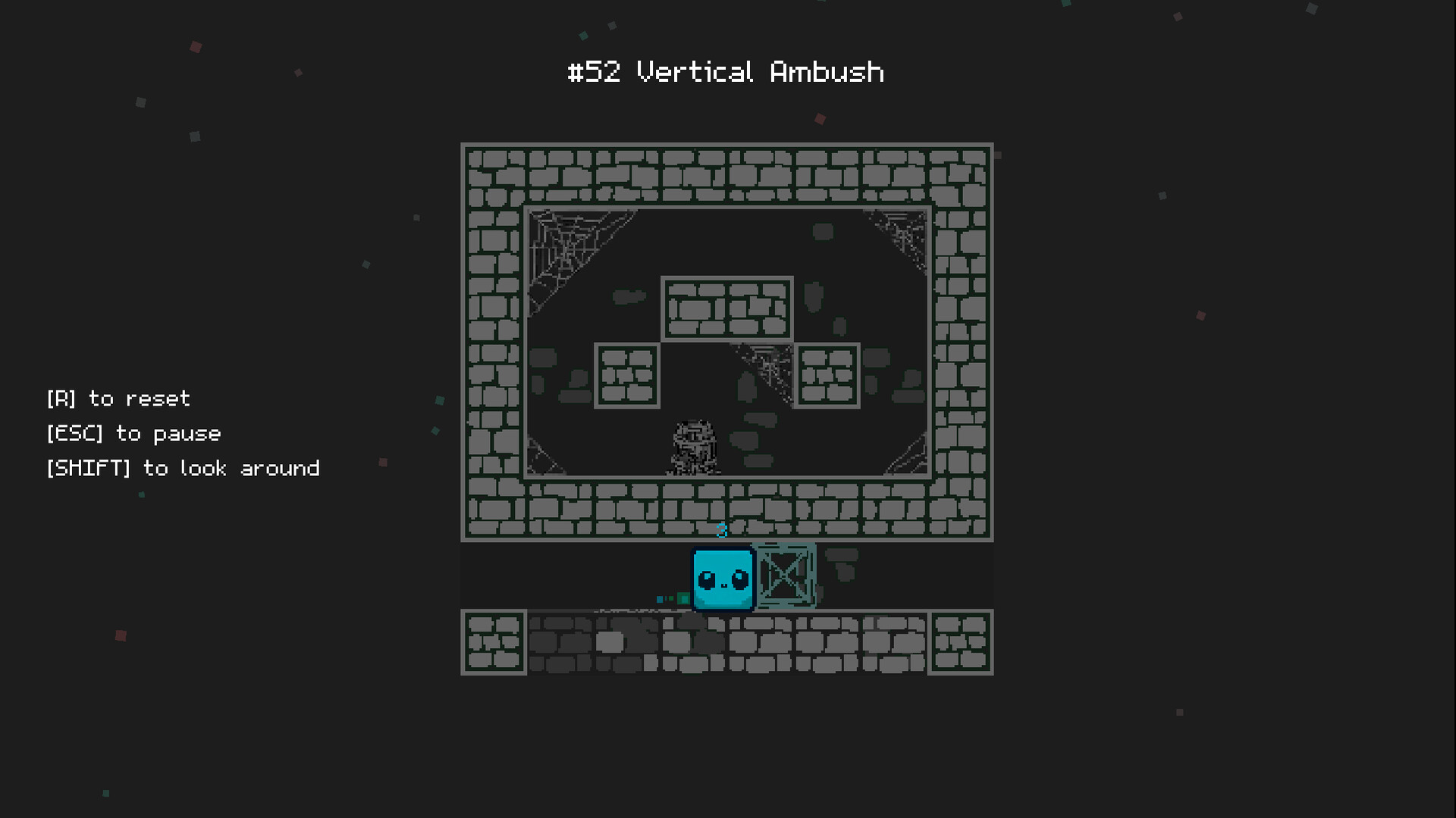Click the stone barrel inside the dungeon room
1456x818 pixels.
[x=694, y=447]
